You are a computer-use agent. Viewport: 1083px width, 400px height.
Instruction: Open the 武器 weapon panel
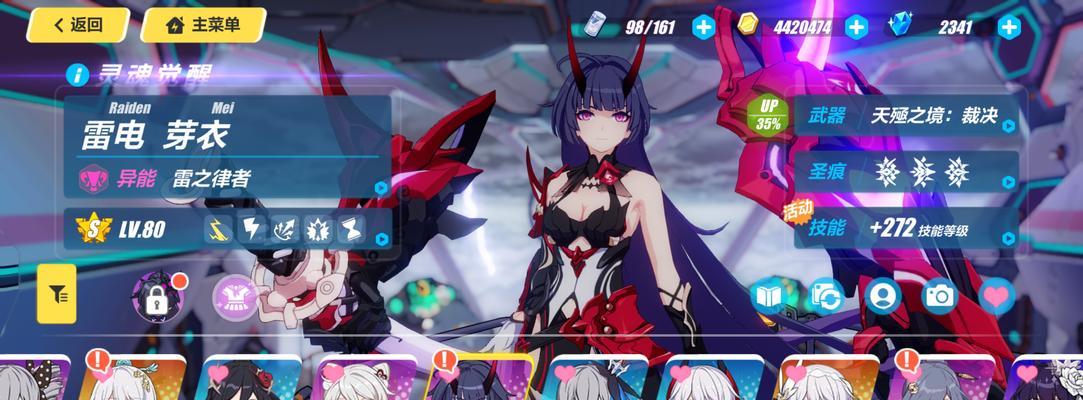(906, 116)
